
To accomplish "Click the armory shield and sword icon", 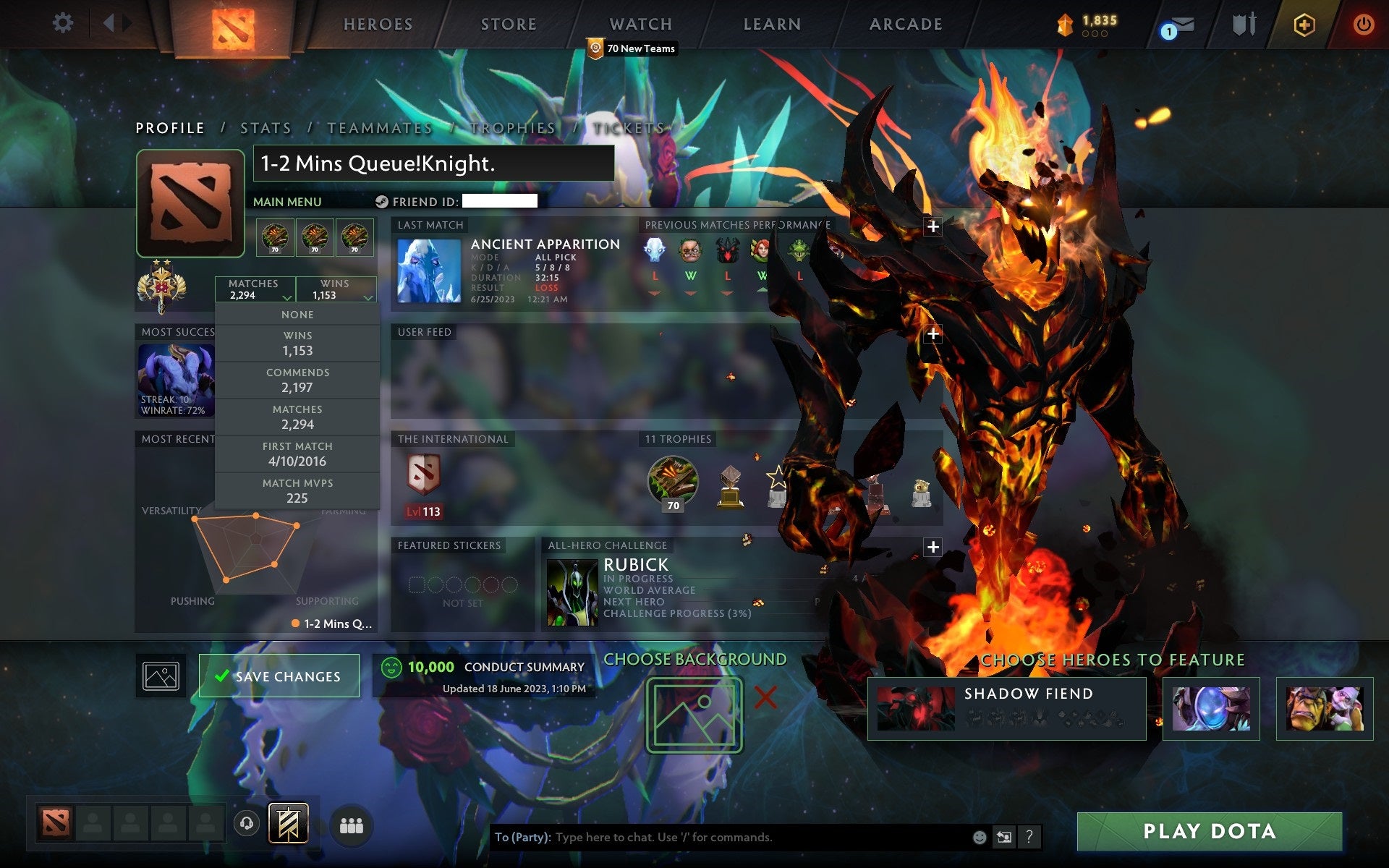I will tap(1242, 24).
